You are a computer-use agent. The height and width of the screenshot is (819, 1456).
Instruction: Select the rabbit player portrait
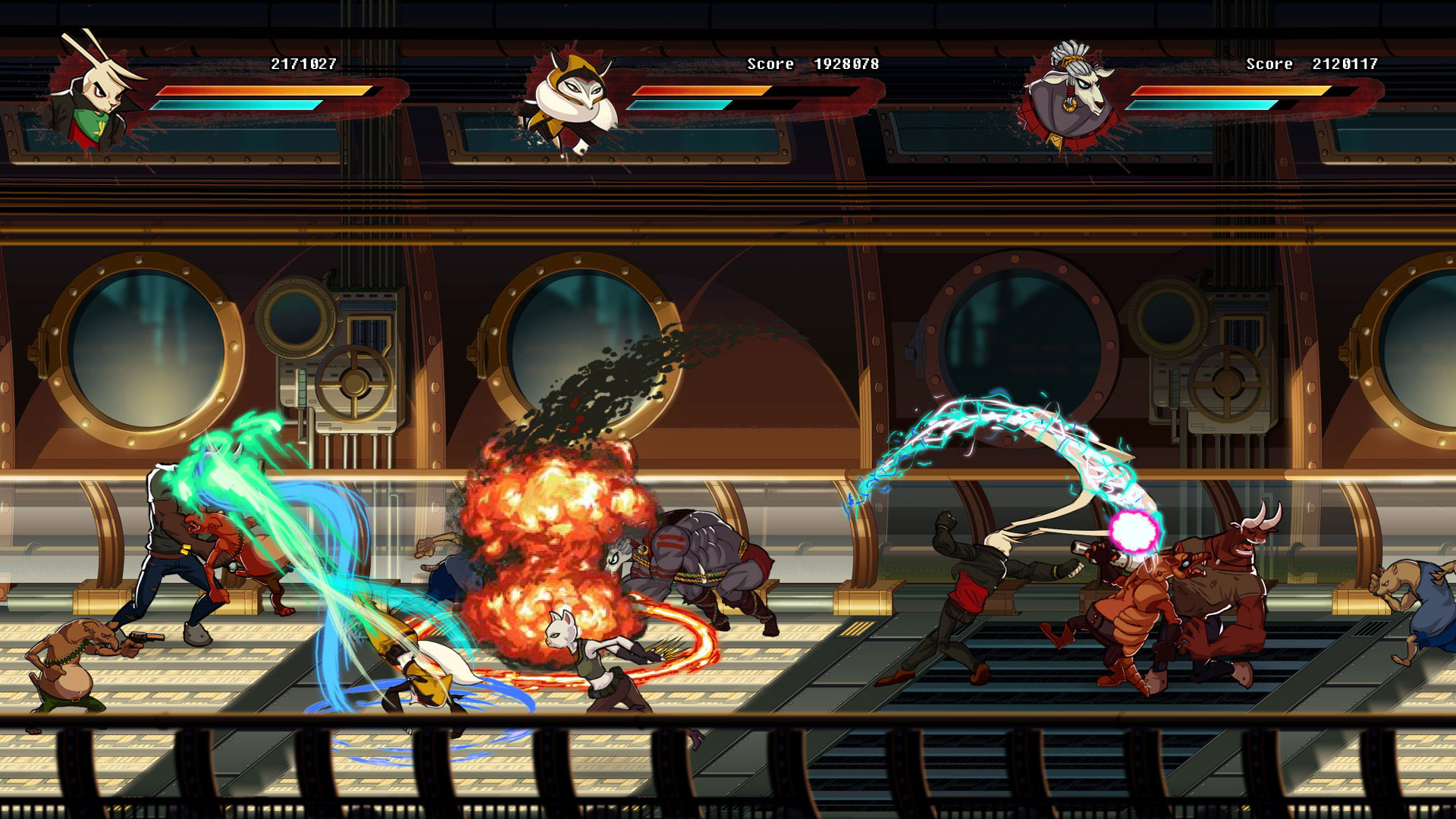[93, 96]
